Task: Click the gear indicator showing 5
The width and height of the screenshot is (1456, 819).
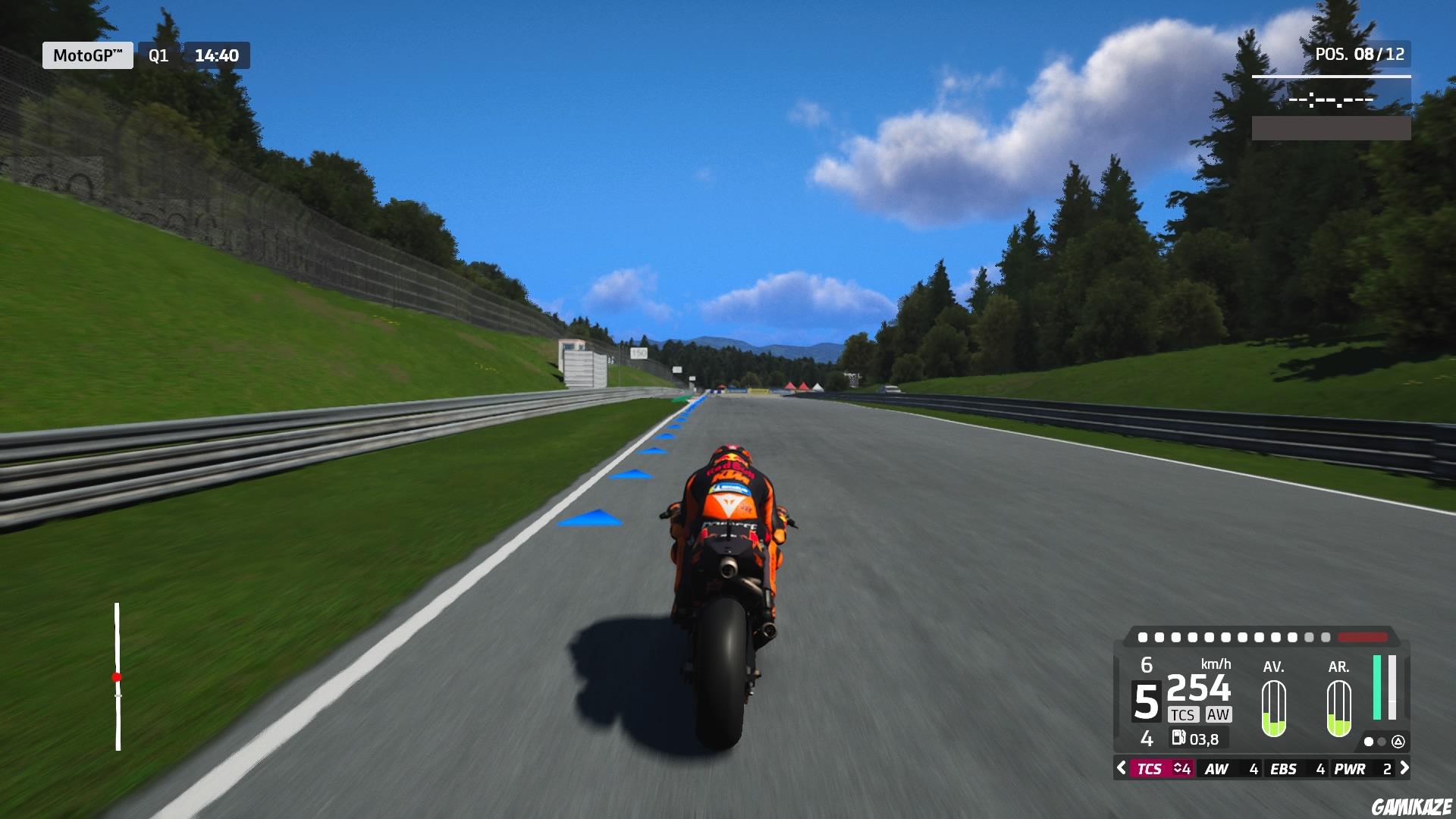Action: point(1146,700)
